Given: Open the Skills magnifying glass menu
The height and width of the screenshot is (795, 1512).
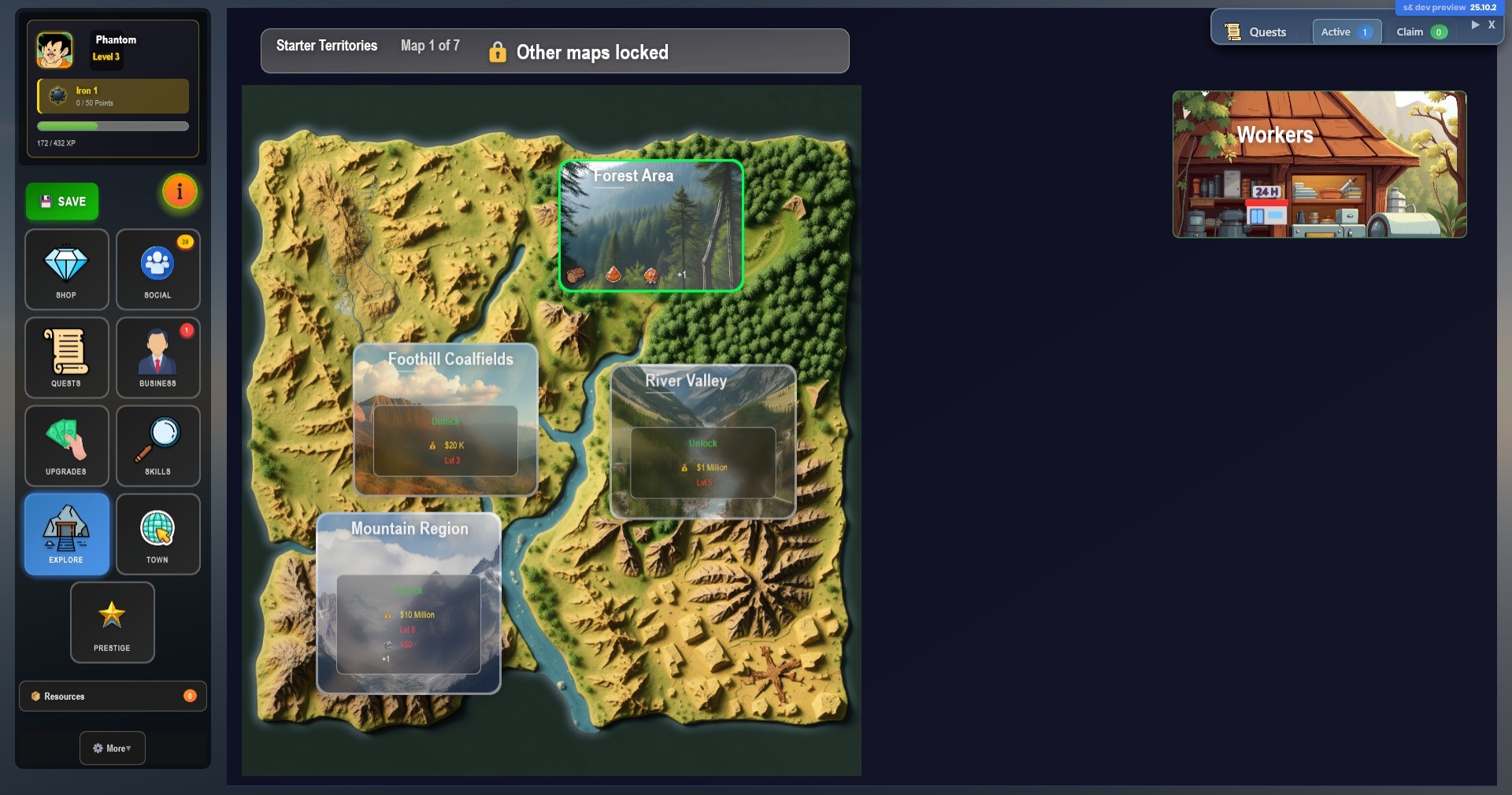Looking at the screenshot, I should click(157, 446).
